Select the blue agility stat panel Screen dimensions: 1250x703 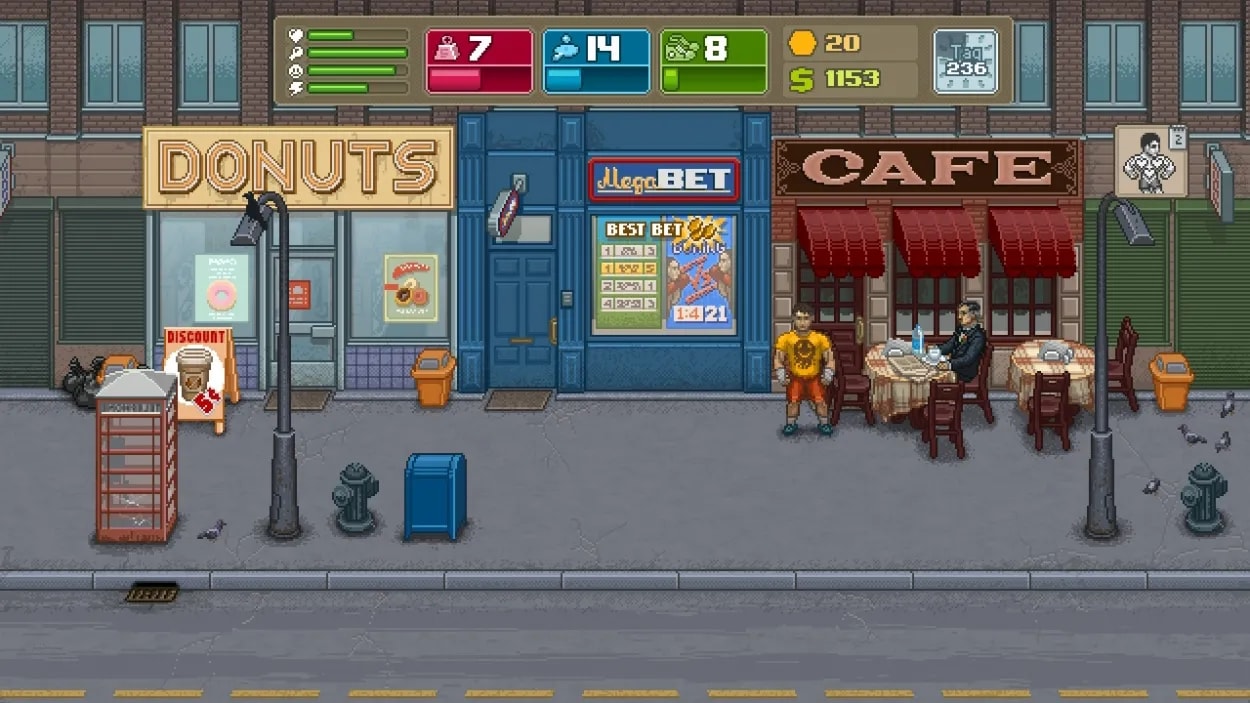tap(596, 61)
